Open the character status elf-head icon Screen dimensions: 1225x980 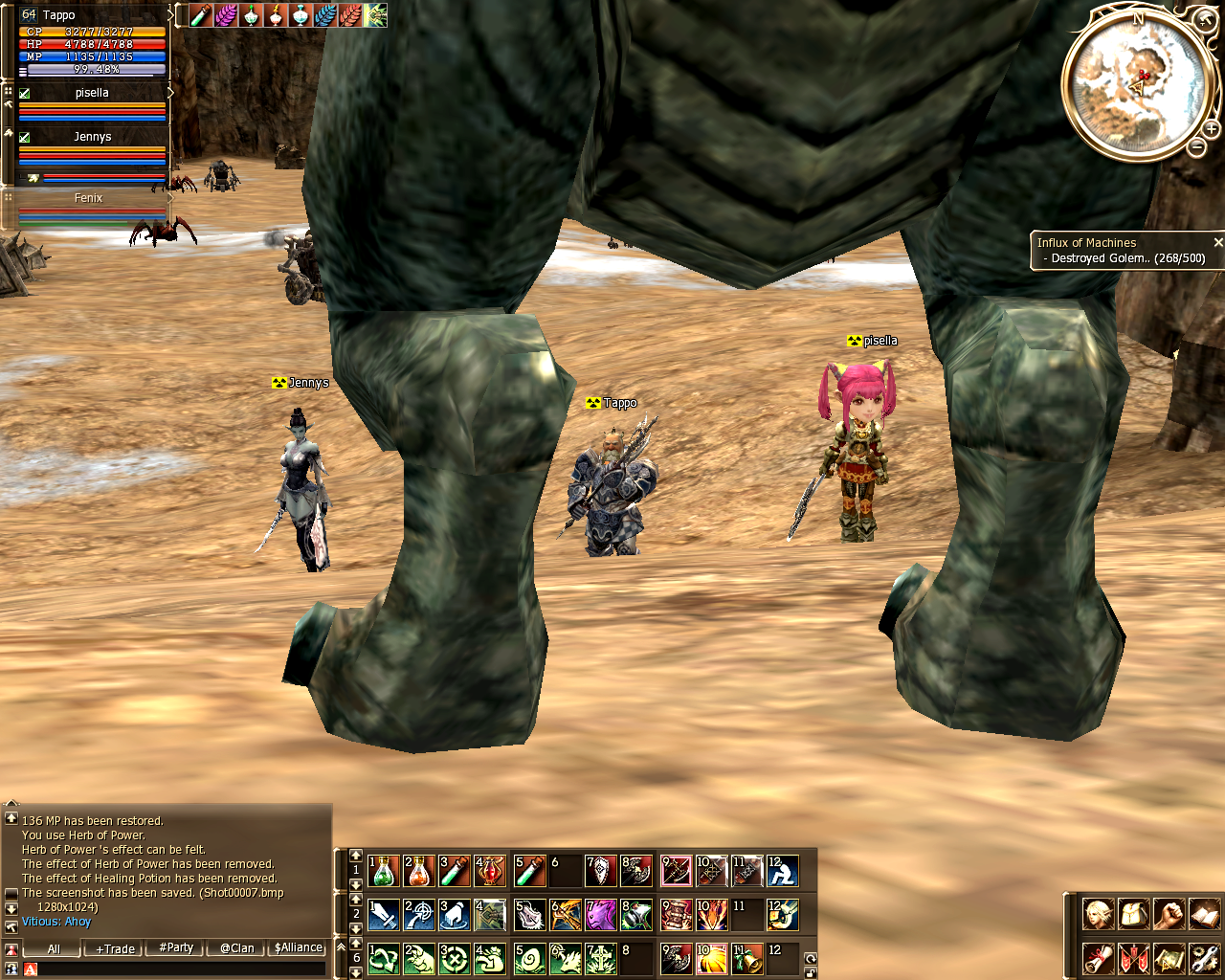pyautogui.click(x=1098, y=914)
